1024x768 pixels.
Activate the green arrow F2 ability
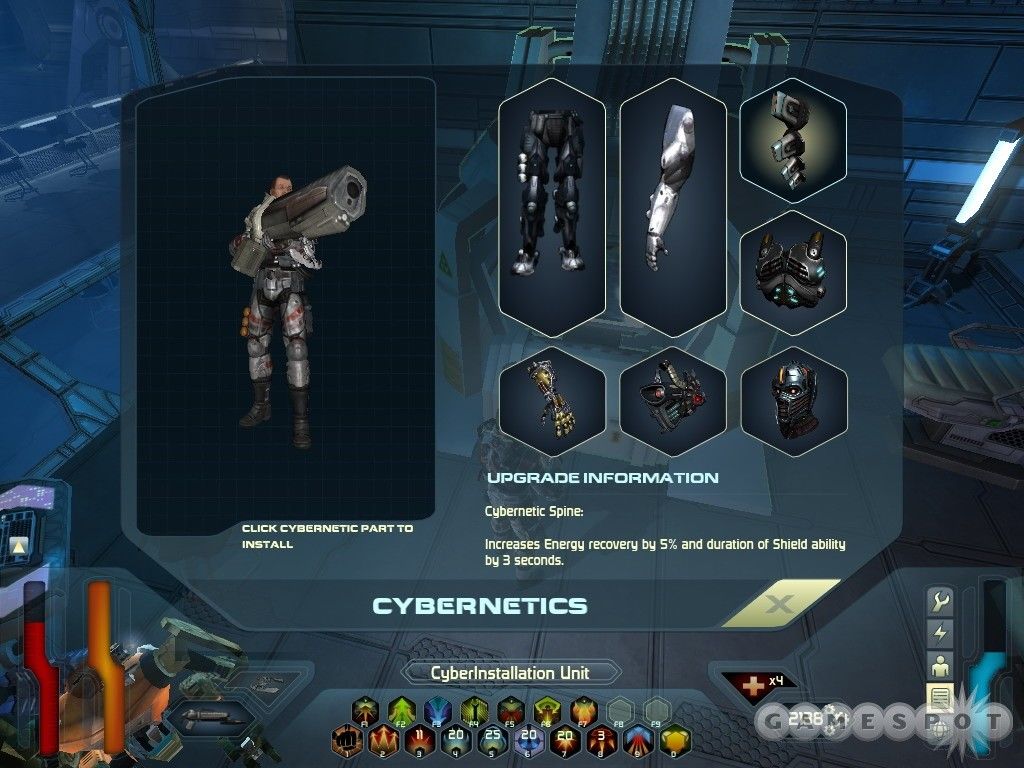(401, 711)
